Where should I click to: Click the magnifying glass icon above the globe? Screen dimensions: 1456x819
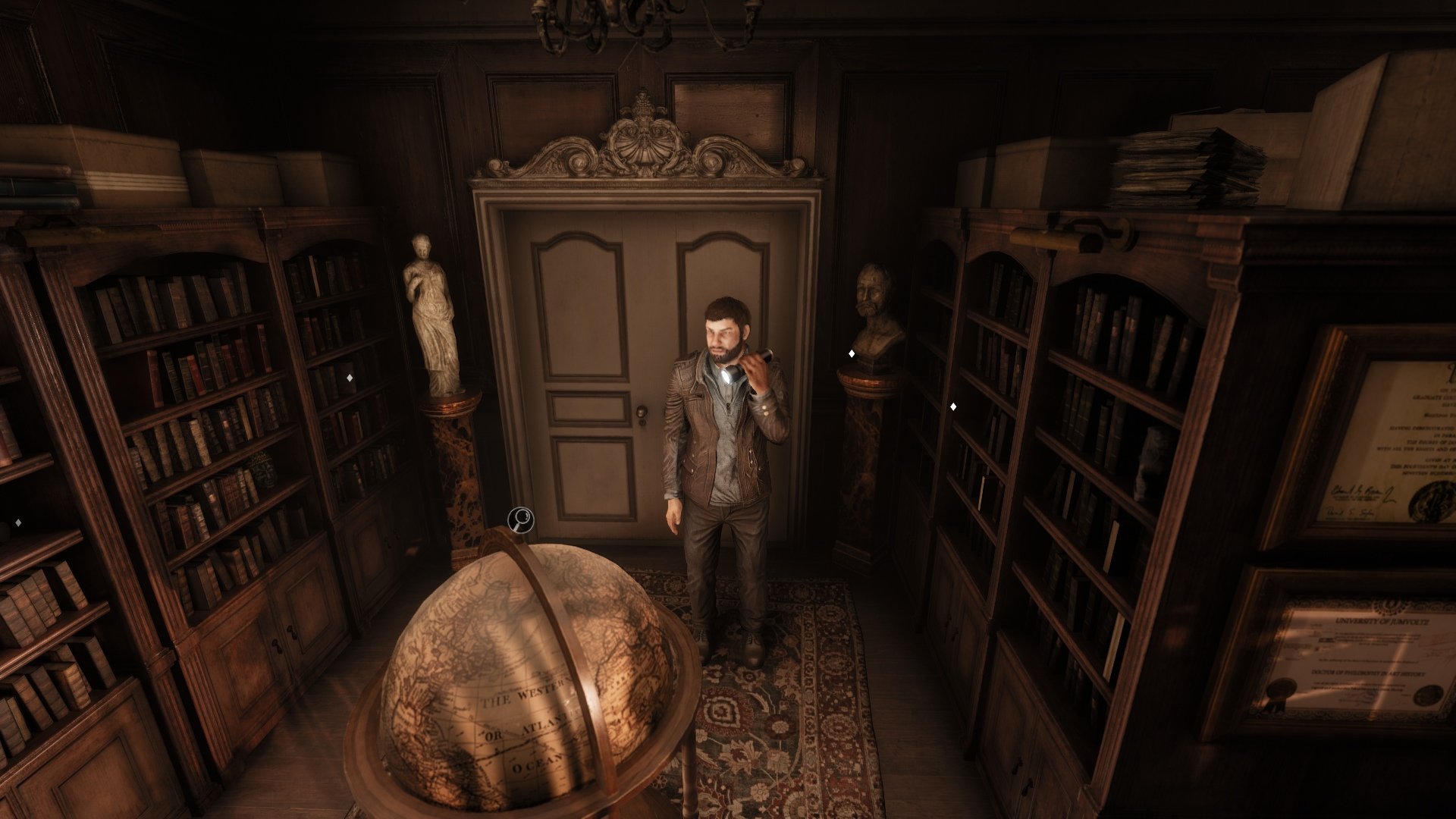coord(521,520)
